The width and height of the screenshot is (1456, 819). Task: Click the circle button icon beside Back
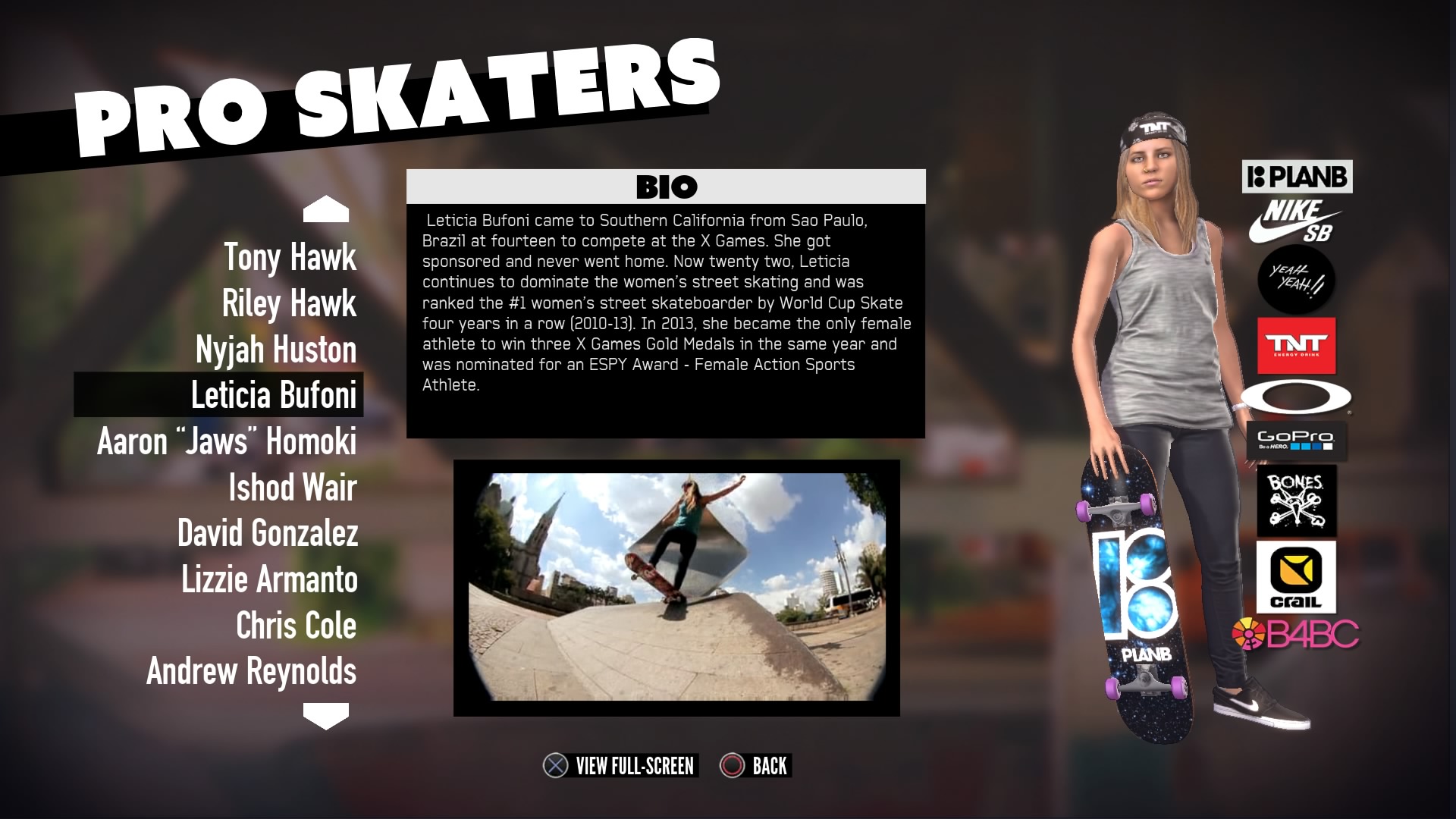coord(732,766)
